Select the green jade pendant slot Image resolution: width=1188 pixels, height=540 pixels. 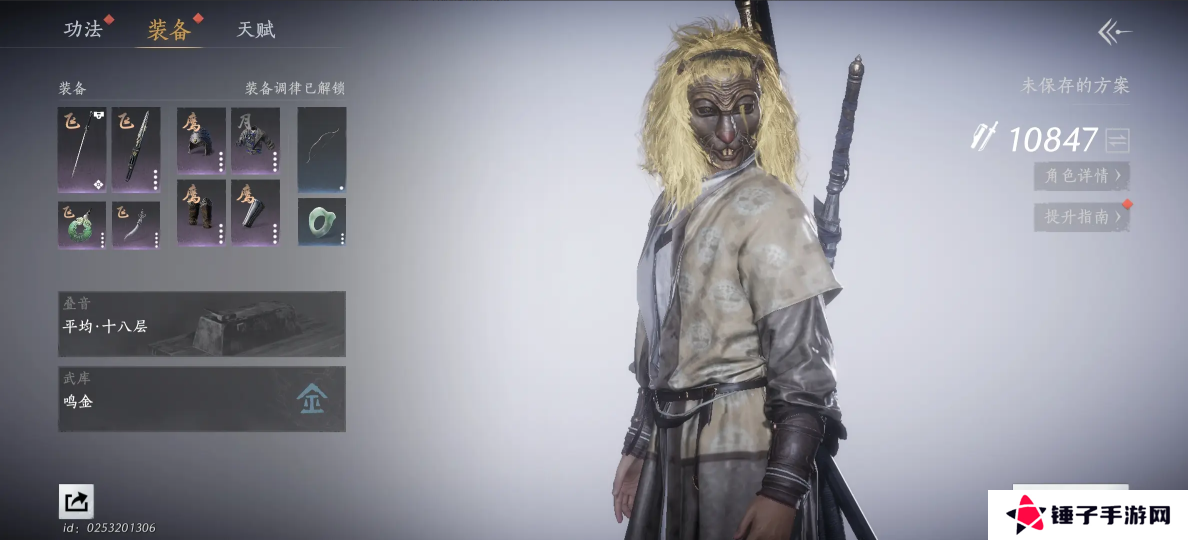pyautogui.click(x=82, y=224)
